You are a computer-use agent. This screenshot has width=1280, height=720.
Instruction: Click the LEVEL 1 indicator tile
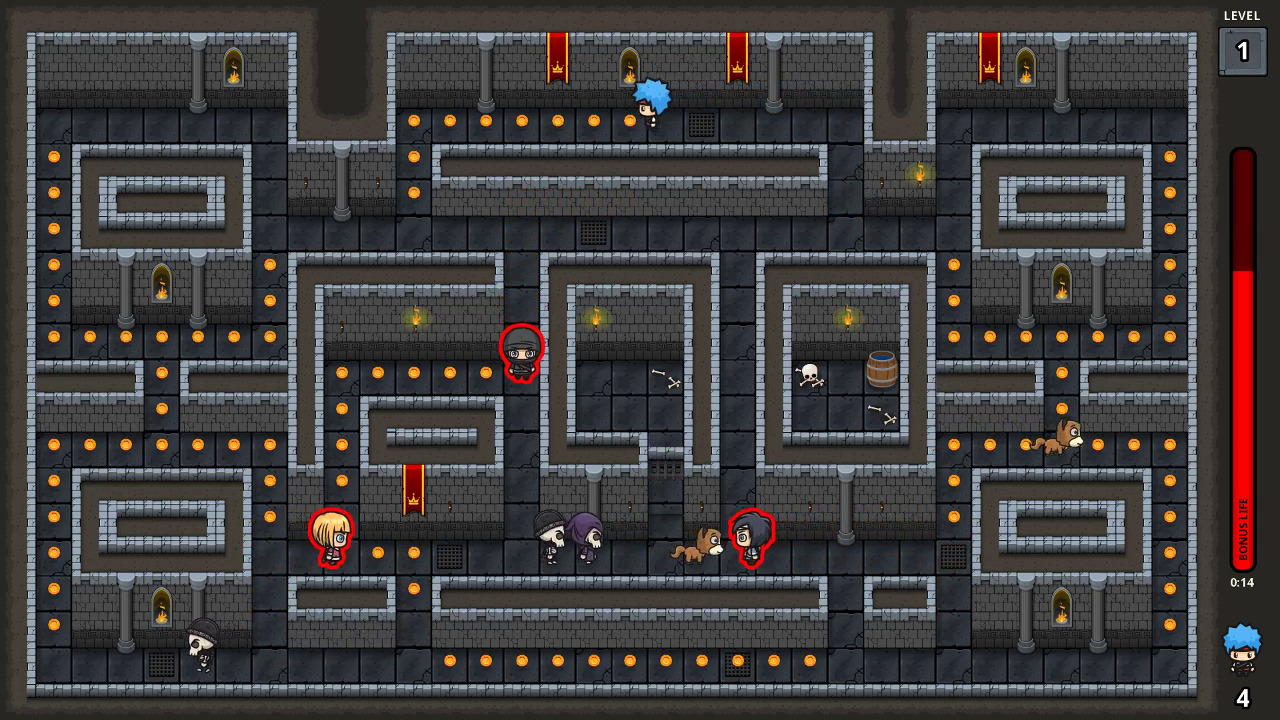[1242, 49]
